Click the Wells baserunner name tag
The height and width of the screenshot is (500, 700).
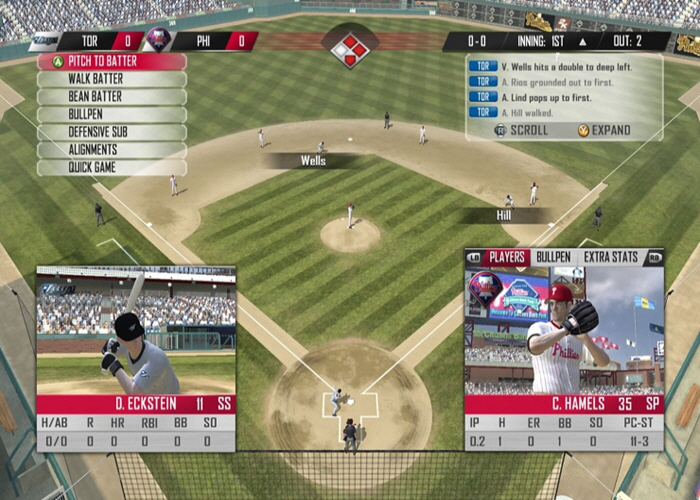[312, 160]
